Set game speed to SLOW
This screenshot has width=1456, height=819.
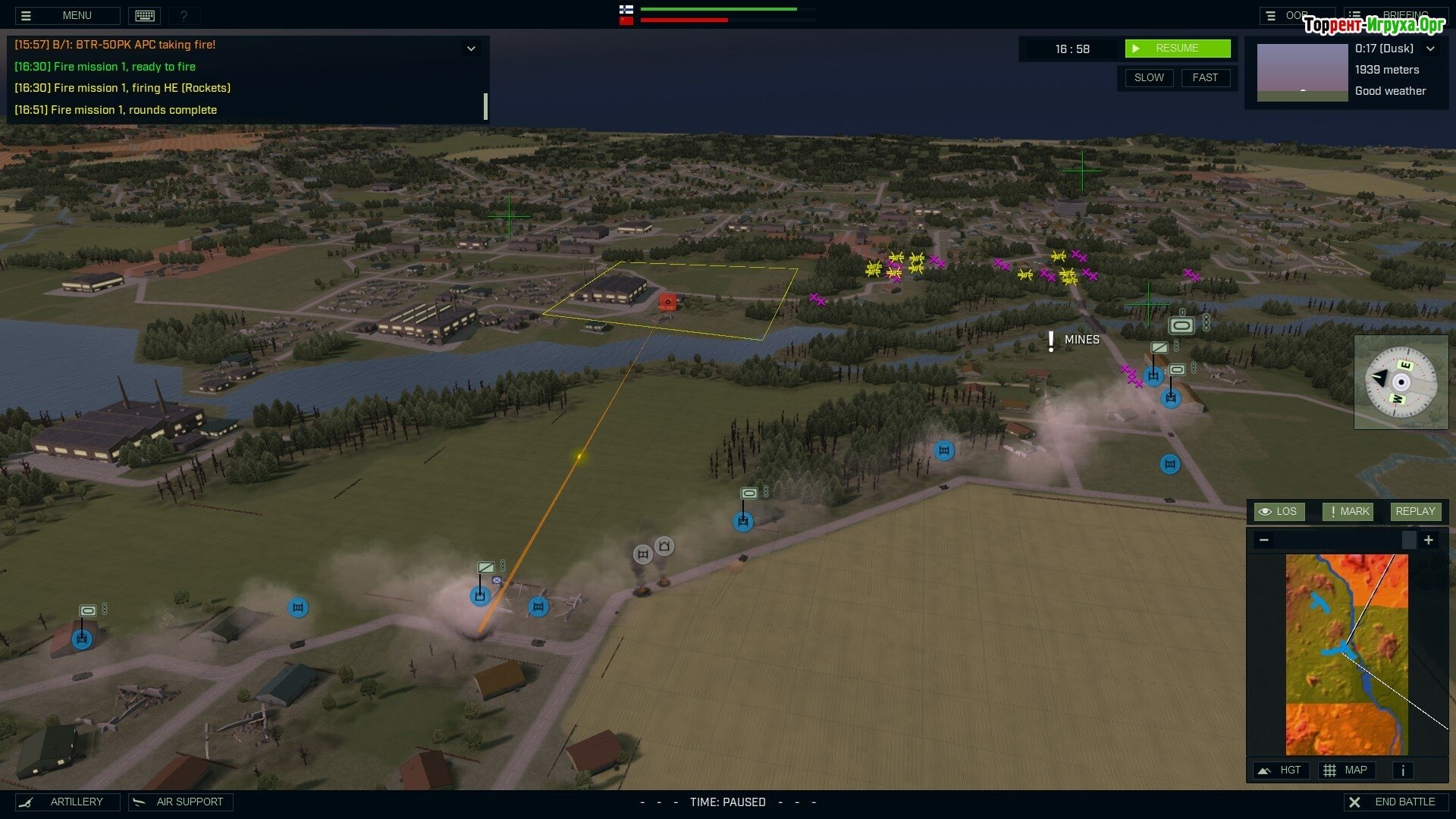pyautogui.click(x=1148, y=77)
